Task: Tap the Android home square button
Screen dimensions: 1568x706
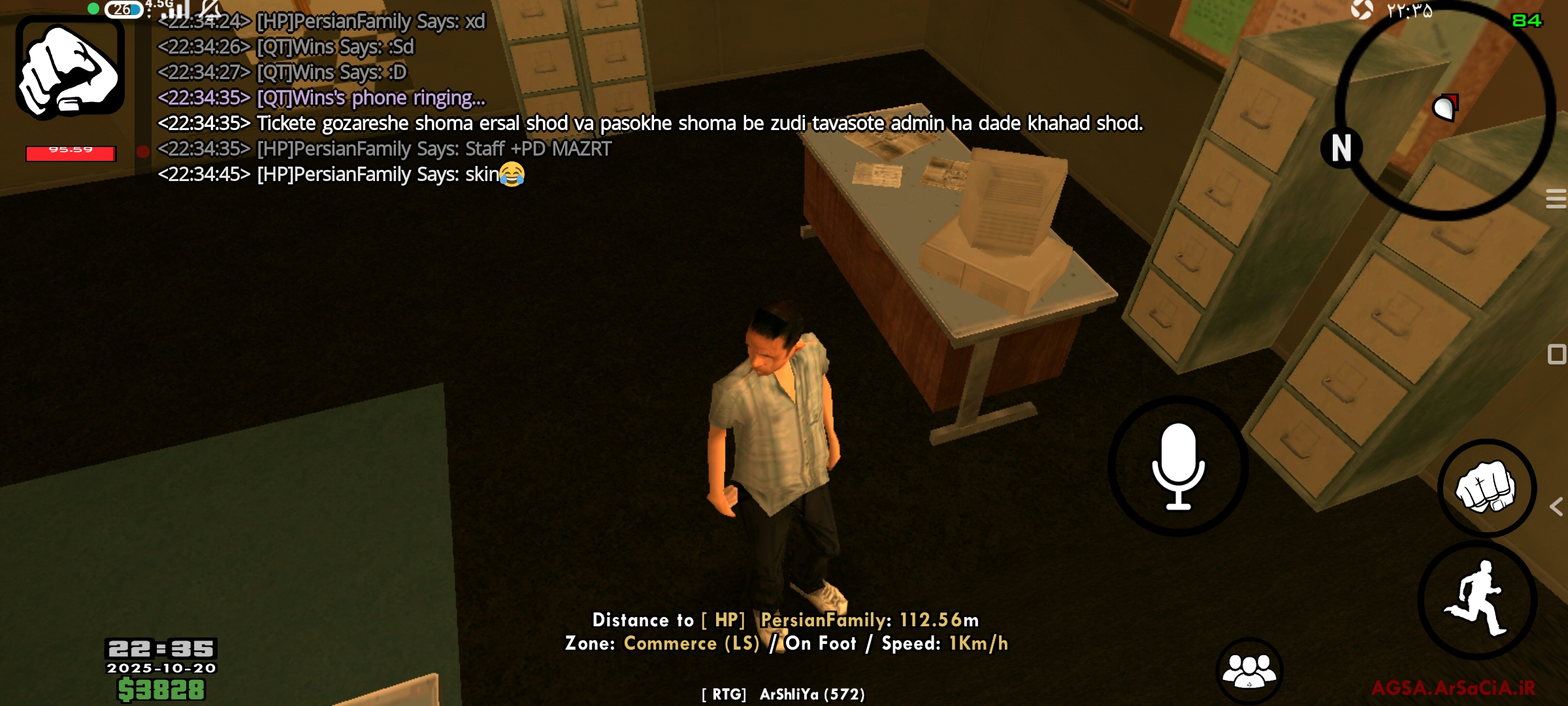Action: (x=1556, y=354)
